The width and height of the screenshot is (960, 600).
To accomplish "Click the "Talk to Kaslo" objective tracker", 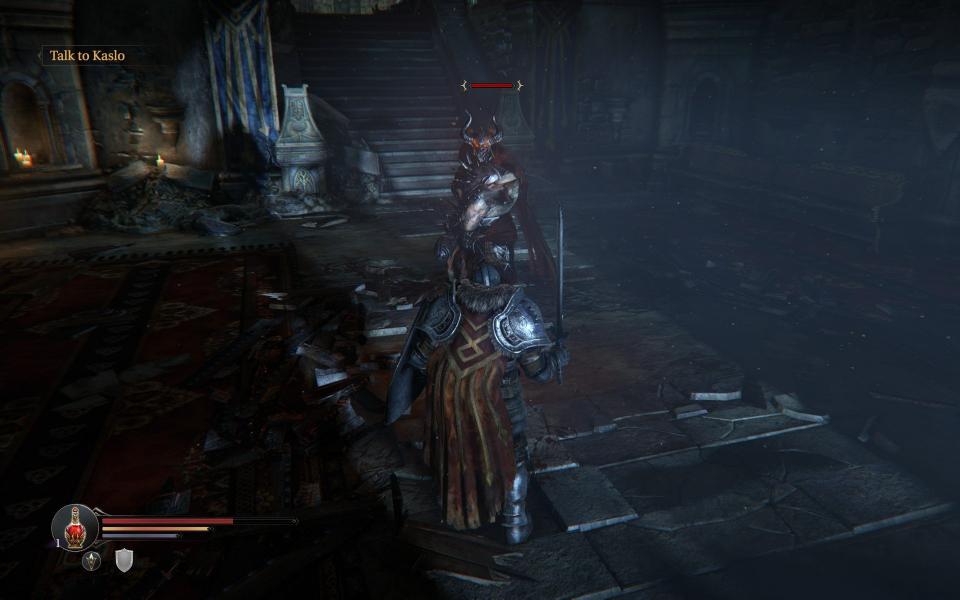I will click(x=88, y=56).
